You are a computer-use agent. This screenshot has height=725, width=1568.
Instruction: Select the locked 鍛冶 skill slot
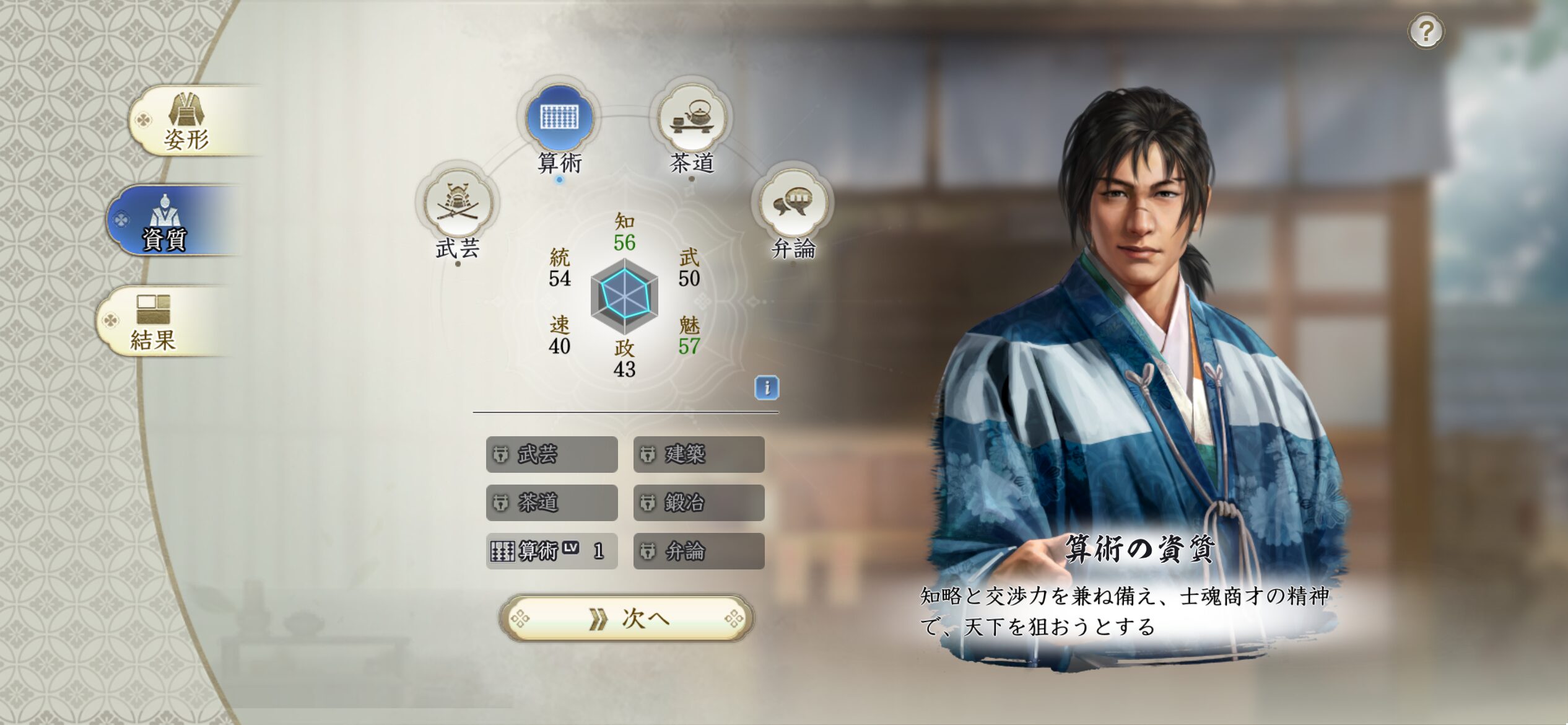click(699, 503)
